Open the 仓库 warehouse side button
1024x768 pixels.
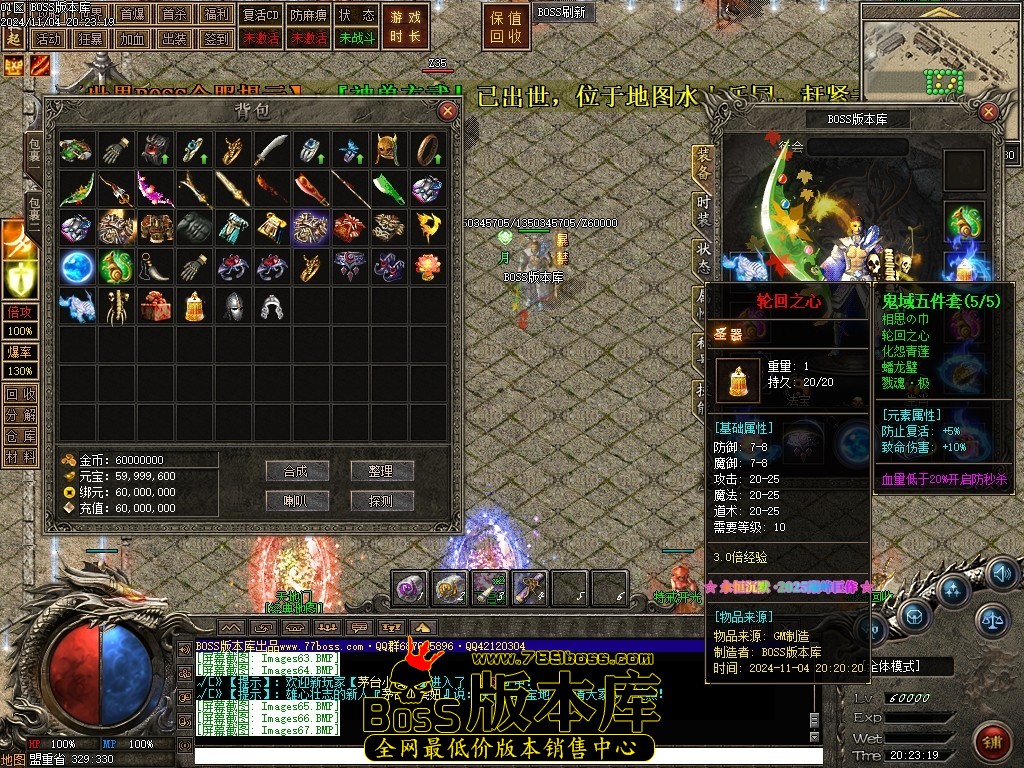click(x=20, y=436)
